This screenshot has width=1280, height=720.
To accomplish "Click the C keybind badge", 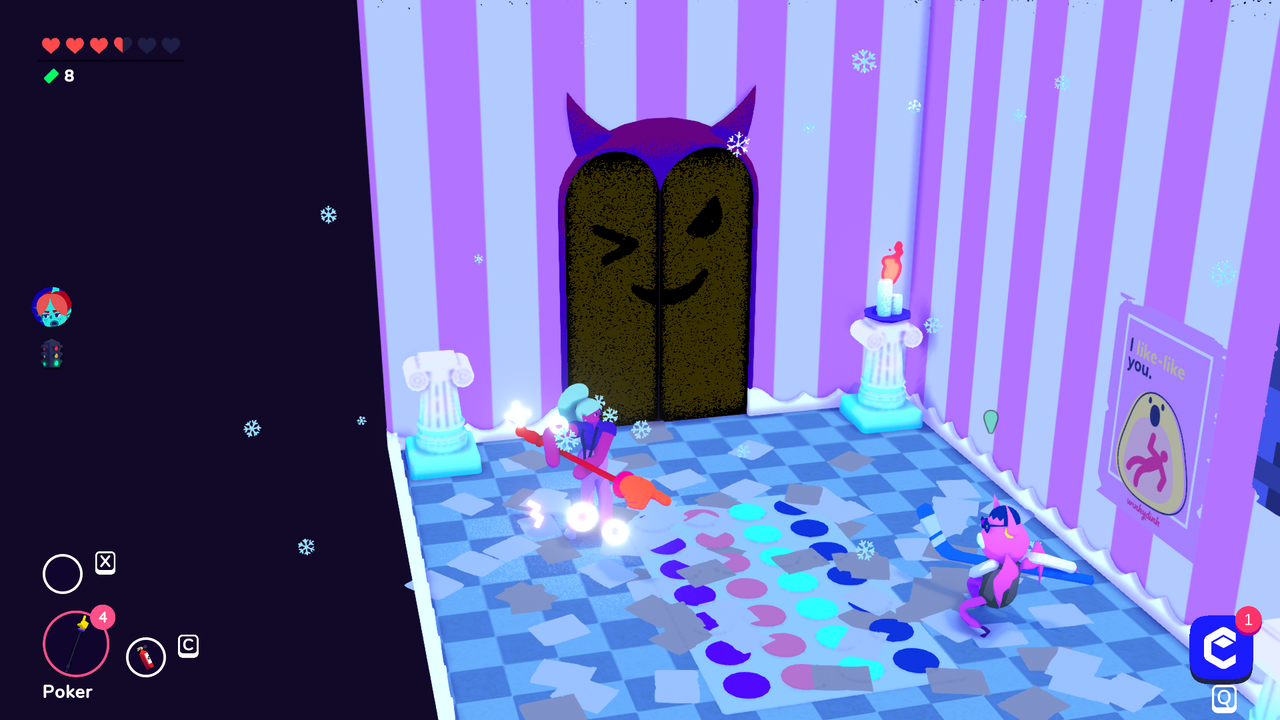I will [x=186, y=647].
